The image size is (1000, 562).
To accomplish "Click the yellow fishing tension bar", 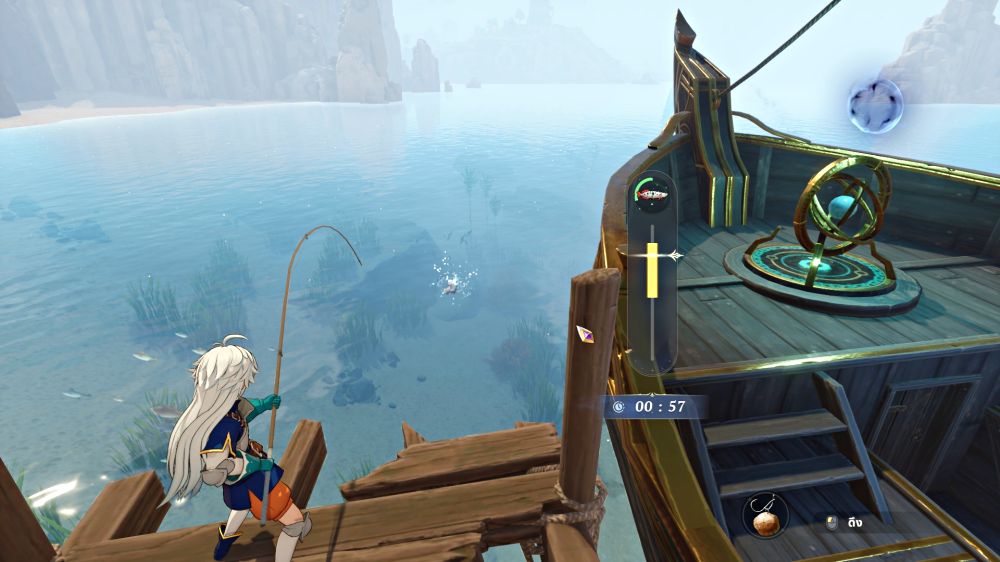I will (652, 271).
